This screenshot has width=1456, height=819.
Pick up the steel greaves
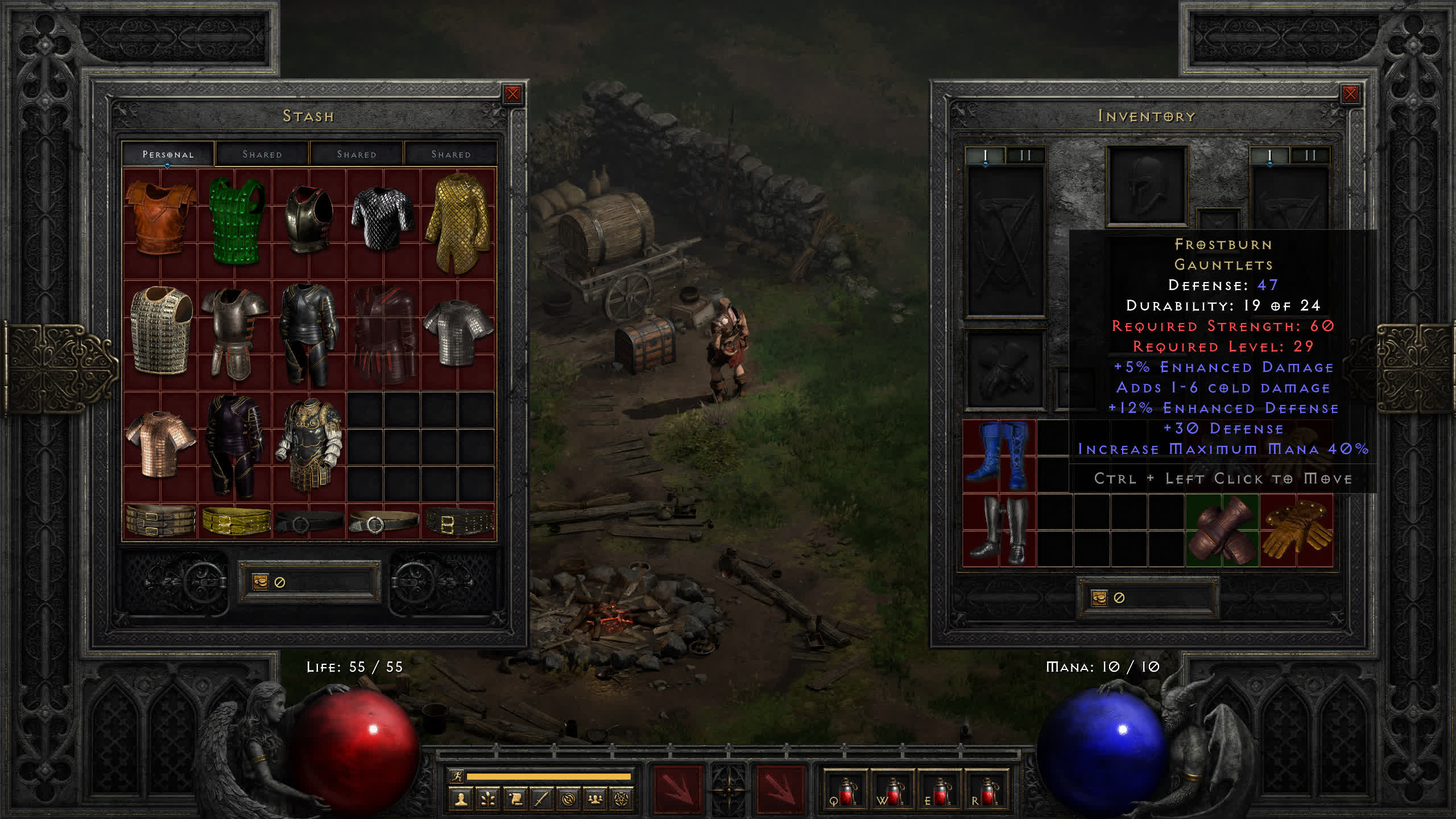tap(999, 530)
